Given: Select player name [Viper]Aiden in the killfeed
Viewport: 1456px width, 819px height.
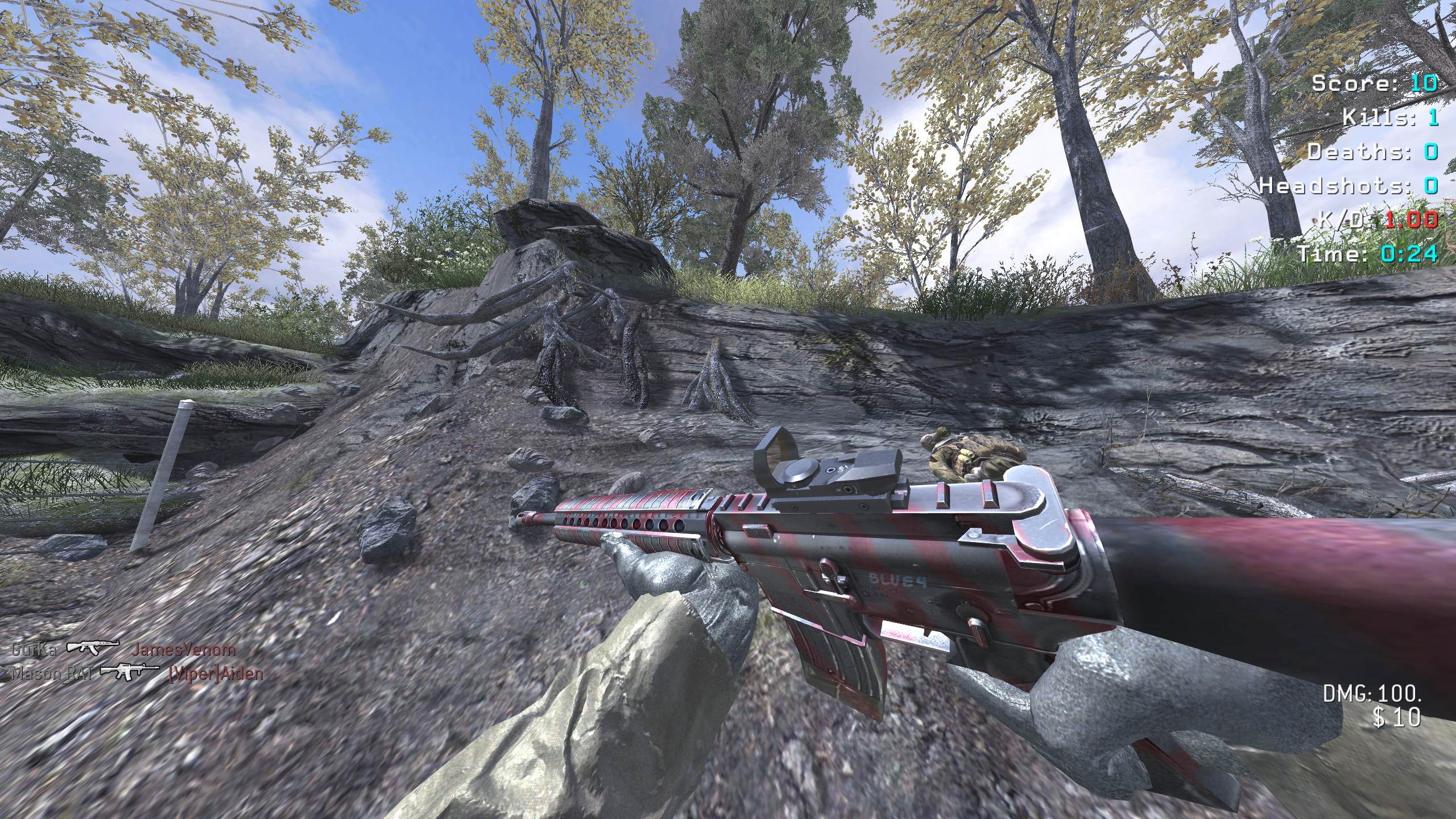Looking at the screenshot, I should [x=216, y=674].
